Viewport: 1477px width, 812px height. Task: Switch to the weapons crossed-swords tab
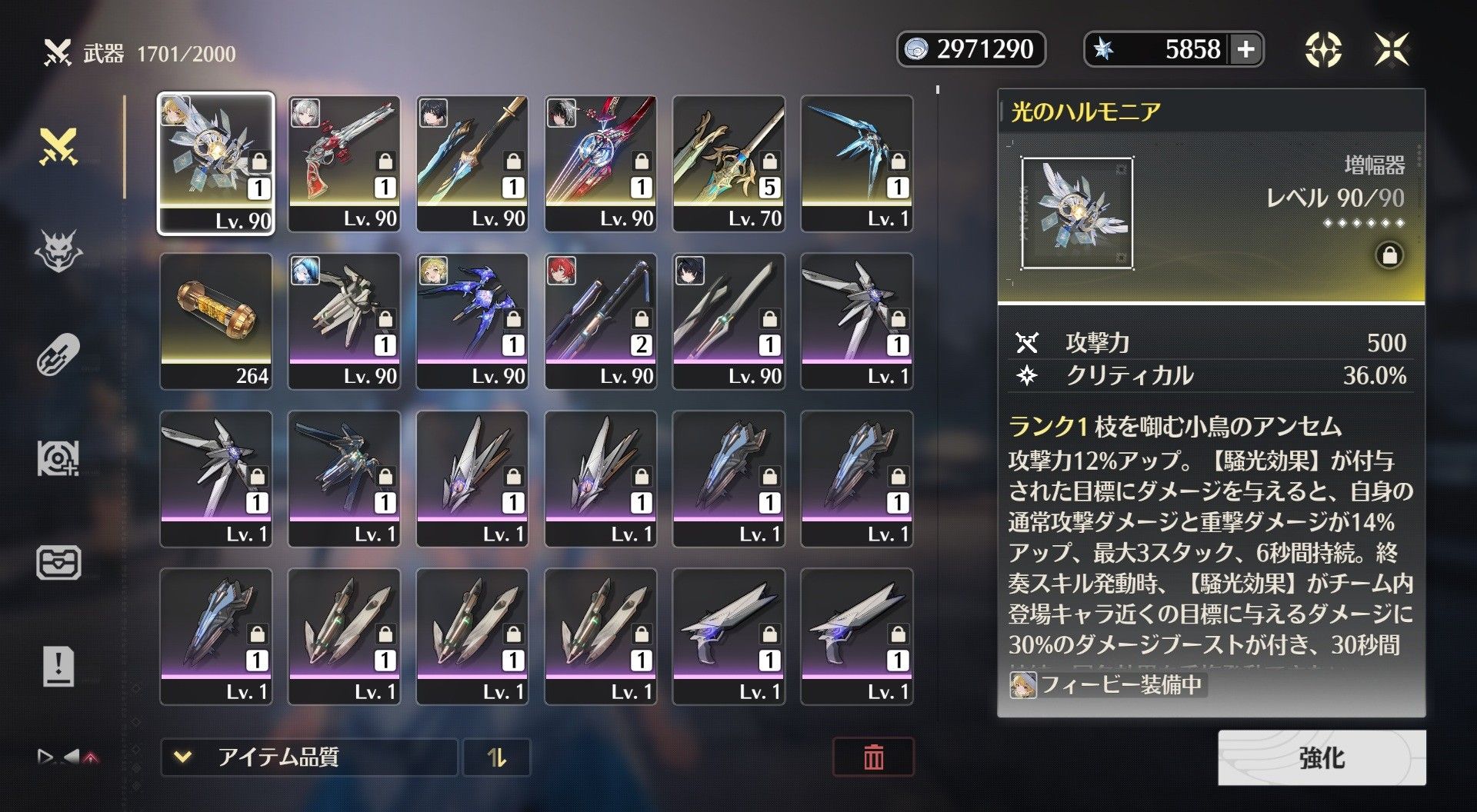click(x=59, y=147)
